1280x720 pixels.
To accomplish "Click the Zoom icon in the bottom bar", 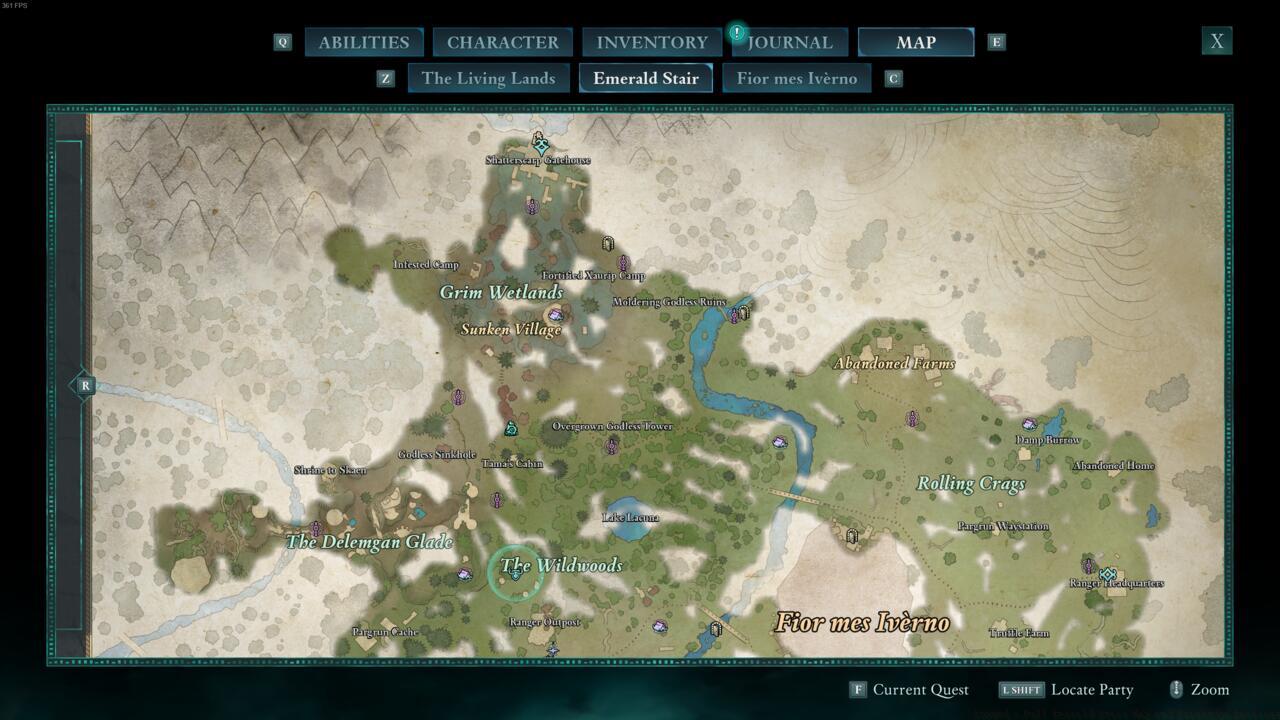I will point(1175,689).
